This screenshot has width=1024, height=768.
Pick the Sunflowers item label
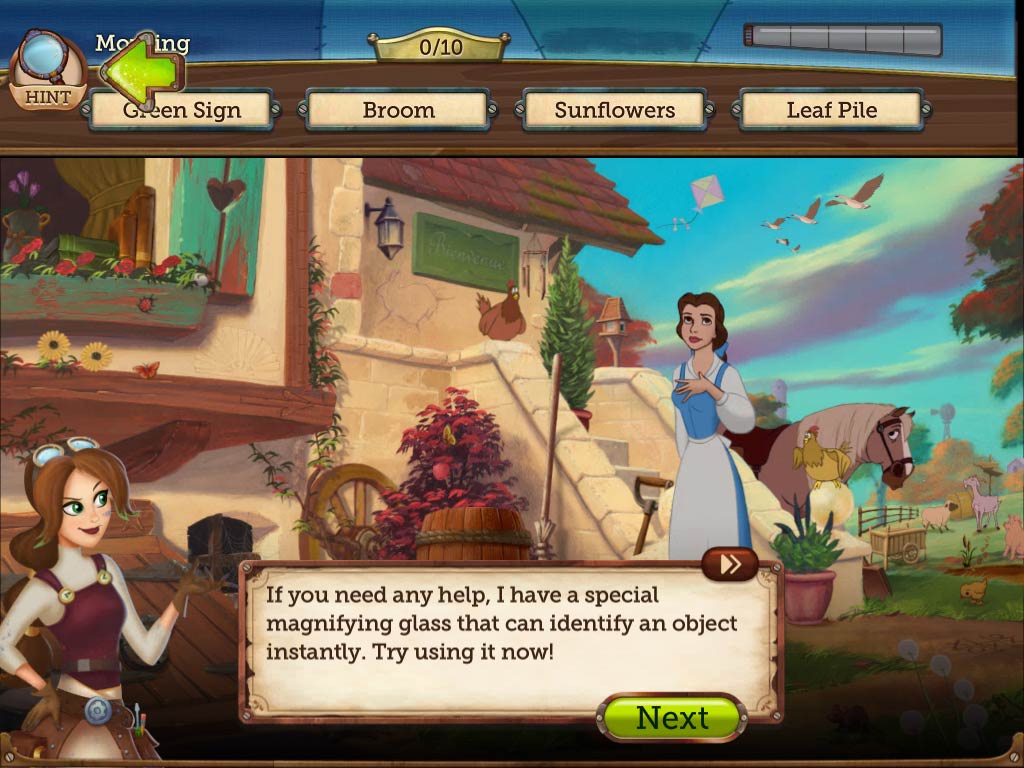coord(614,111)
